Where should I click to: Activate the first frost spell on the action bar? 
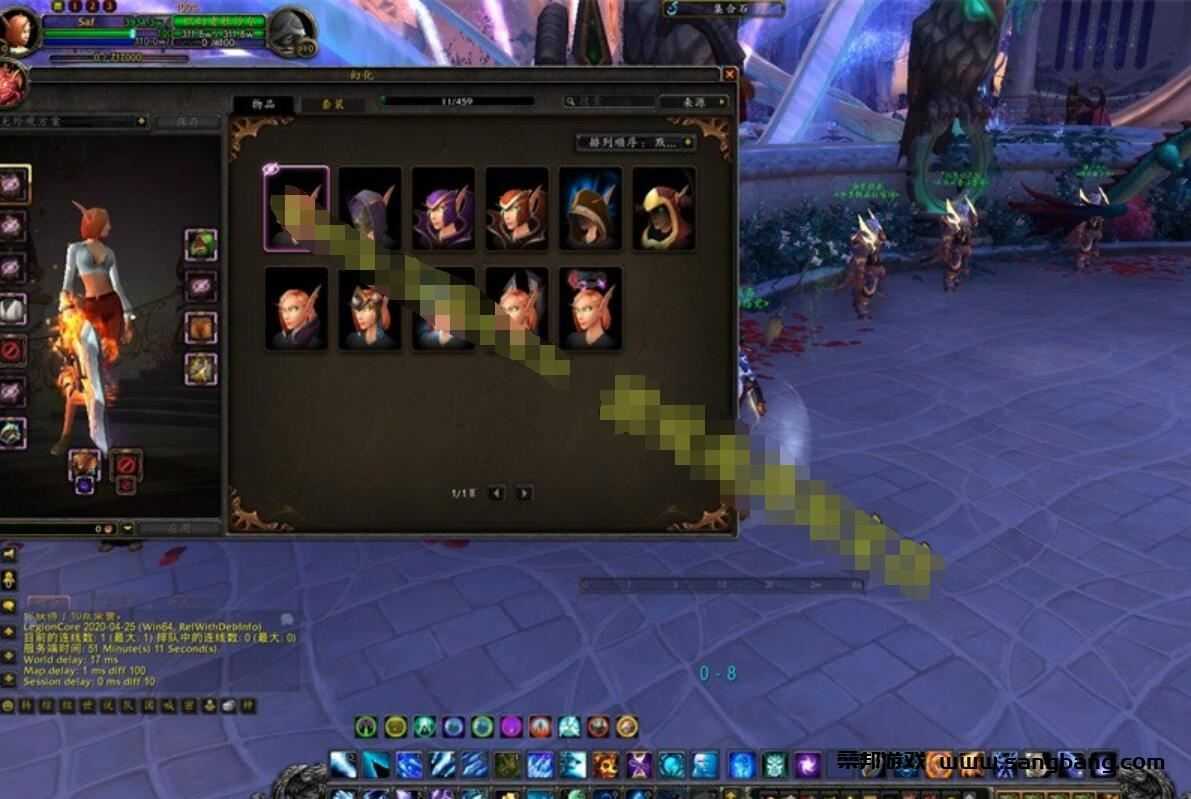point(343,765)
